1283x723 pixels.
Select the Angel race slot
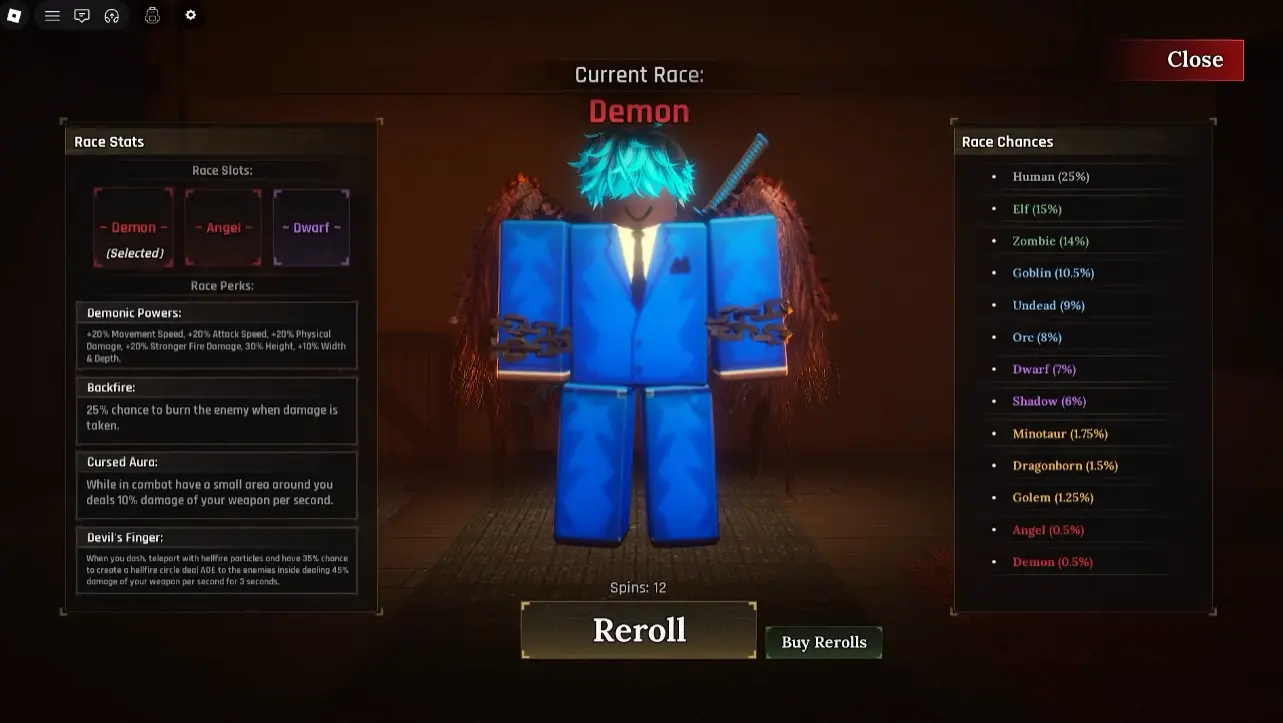point(222,226)
